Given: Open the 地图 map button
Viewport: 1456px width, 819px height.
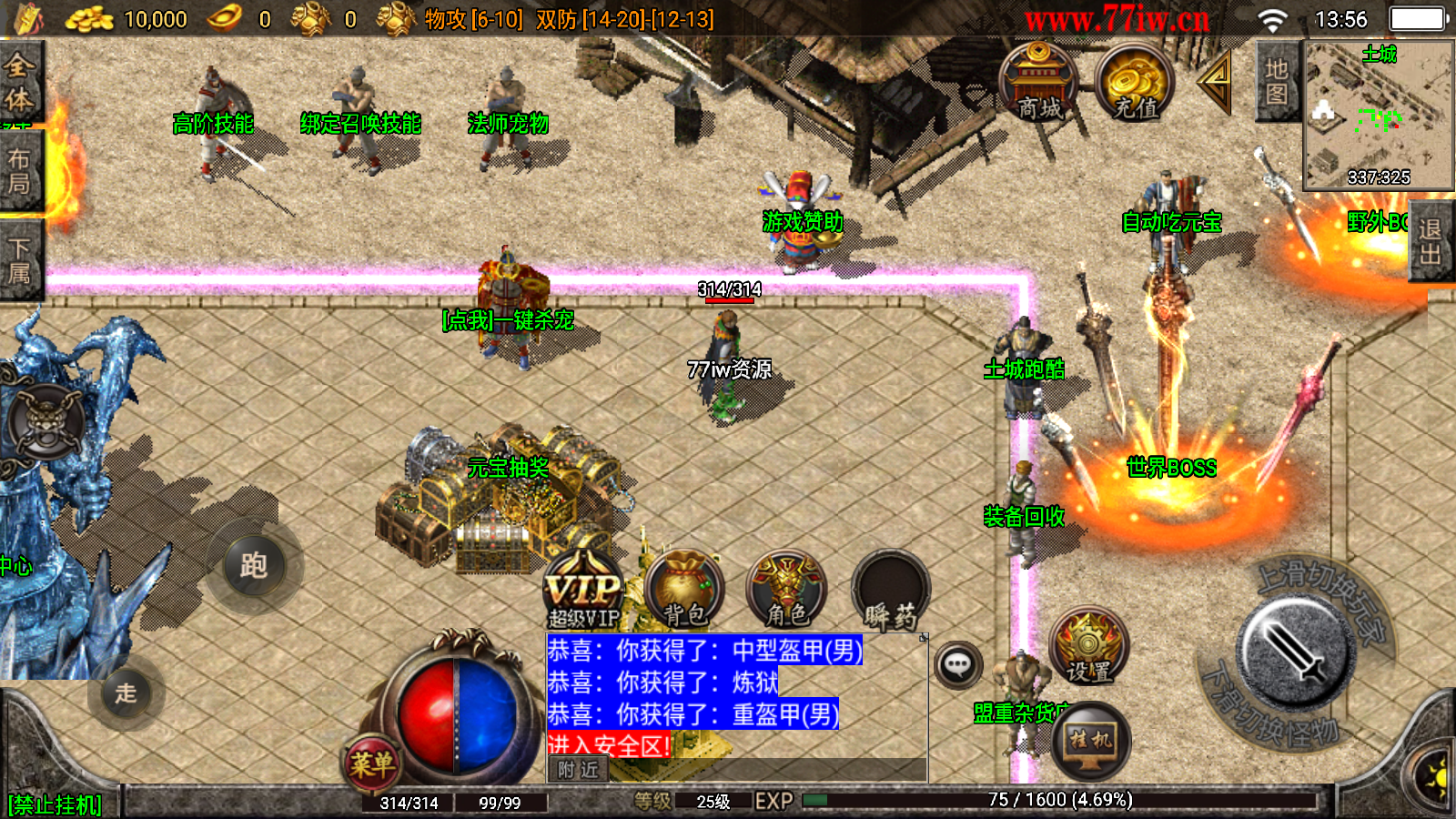Looking at the screenshot, I should 1277,82.
